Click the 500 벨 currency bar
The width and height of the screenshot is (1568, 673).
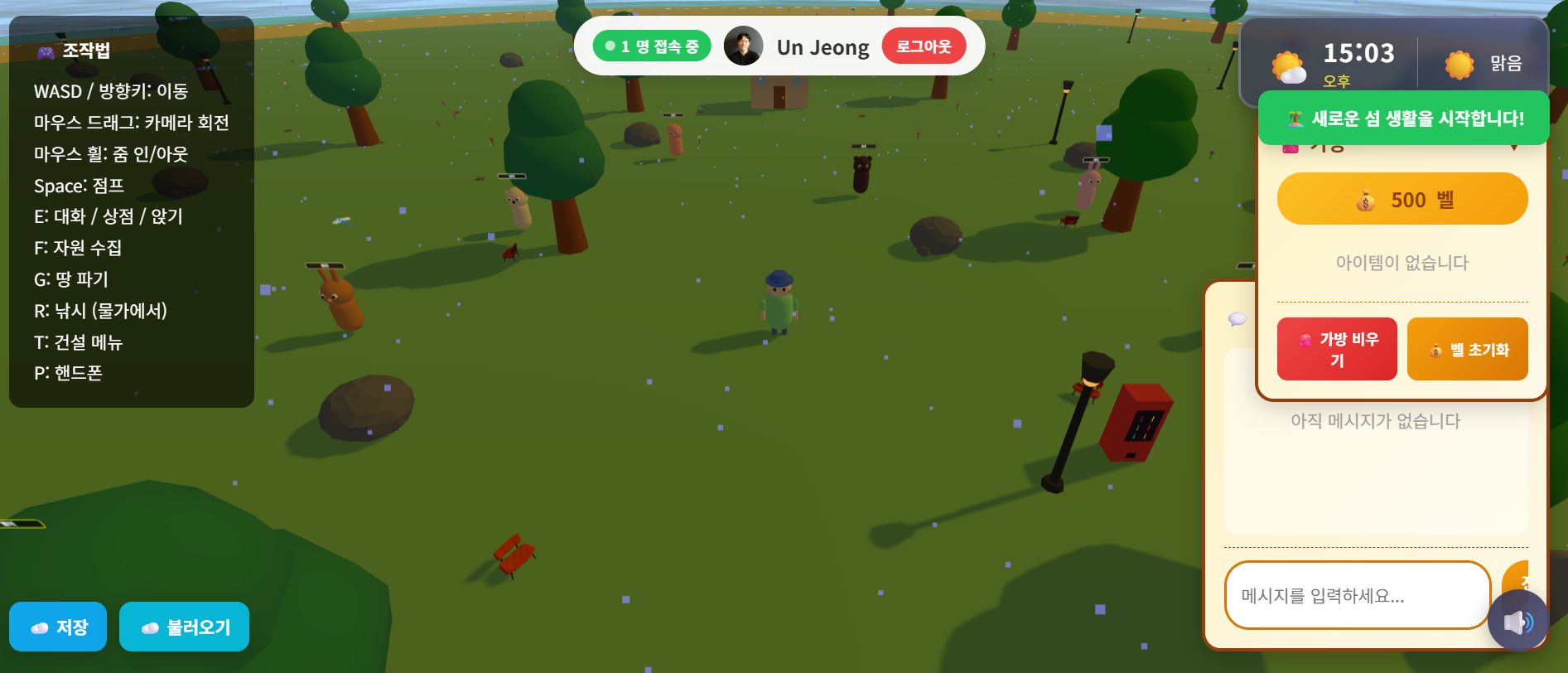pos(1402,199)
